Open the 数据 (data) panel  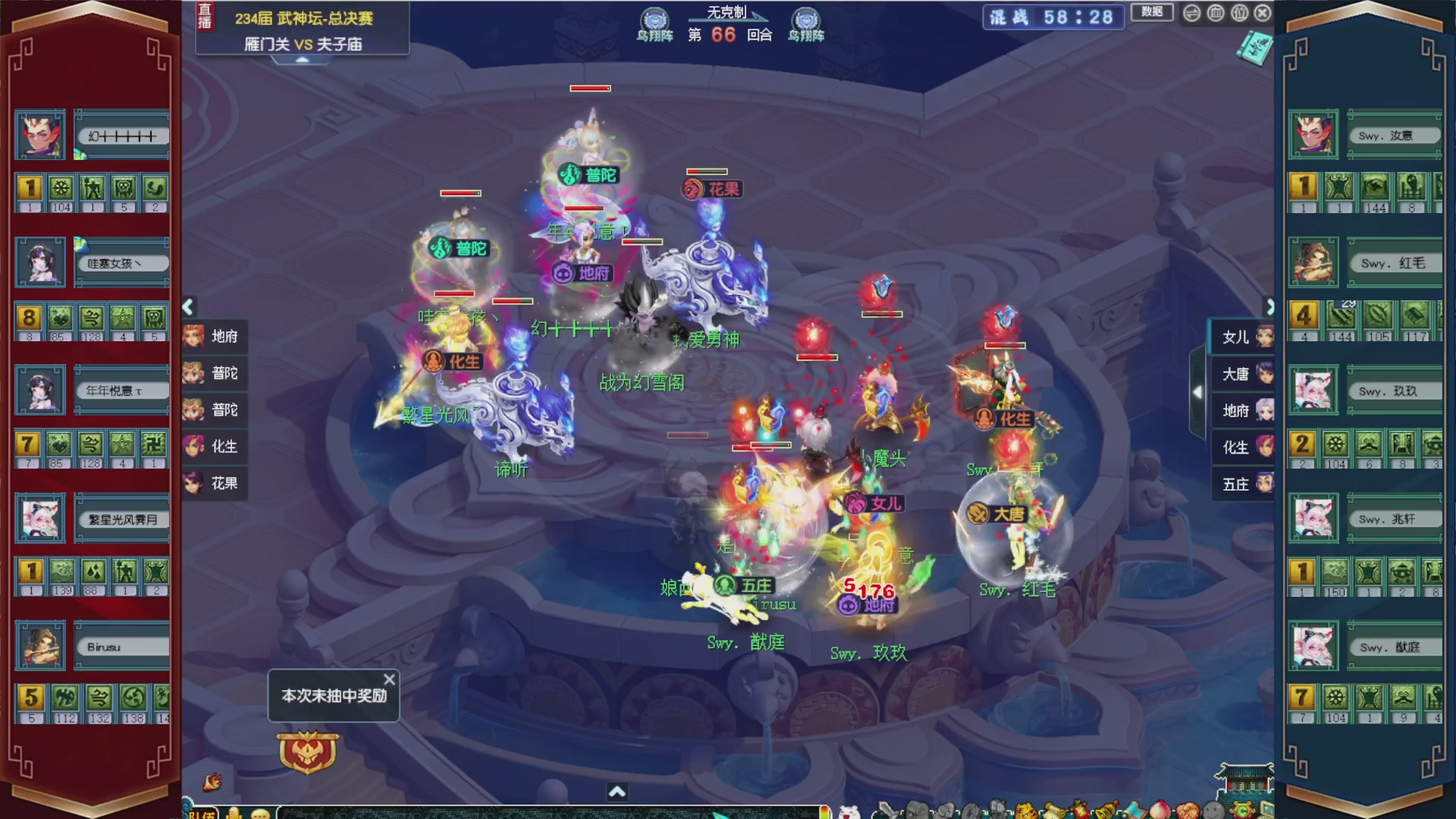(x=1153, y=12)
